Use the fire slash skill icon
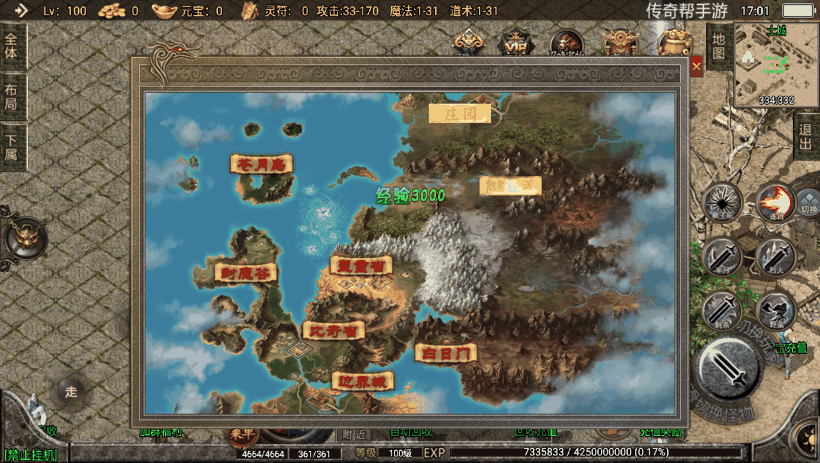The width and height of the screenshot is (820, 463). coord(773,202)
